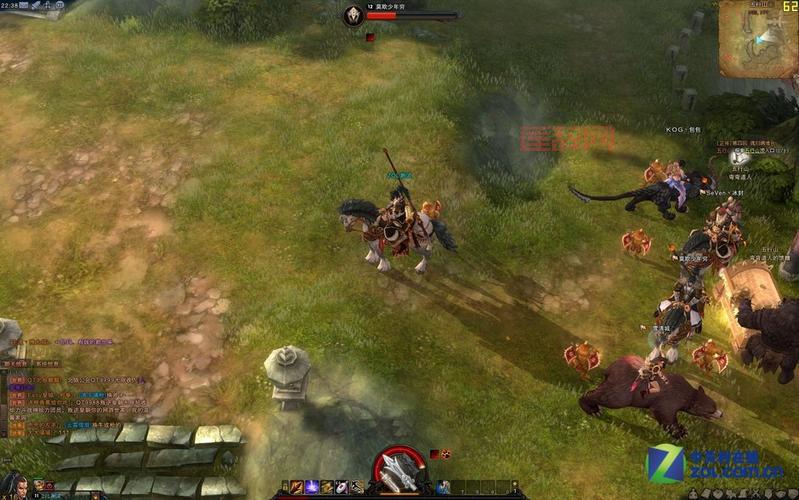Activate the purple glowing orb skill
The width and height of the screenshot is (799, 500).
(312, 487)
